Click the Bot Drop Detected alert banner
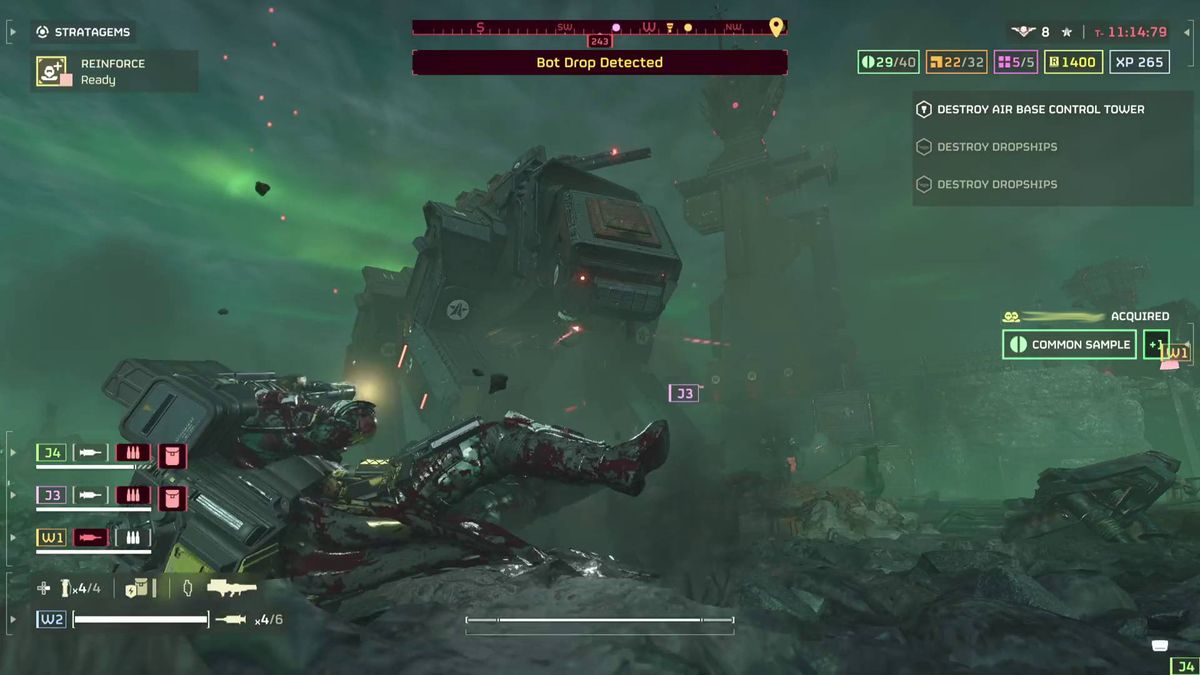 coord(599,62)
